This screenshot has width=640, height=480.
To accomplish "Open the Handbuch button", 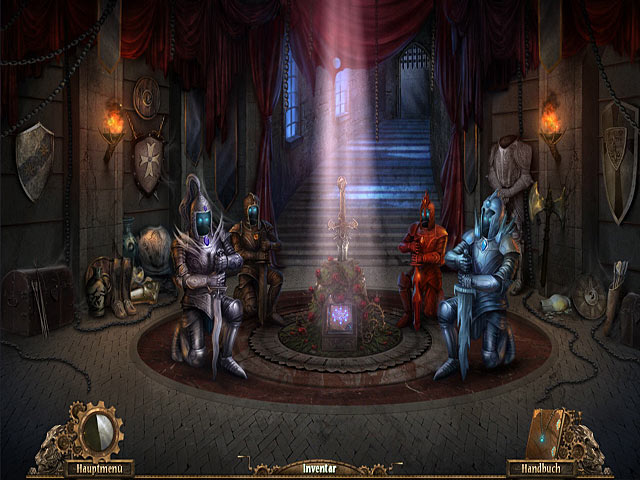I will pos(538,467).
